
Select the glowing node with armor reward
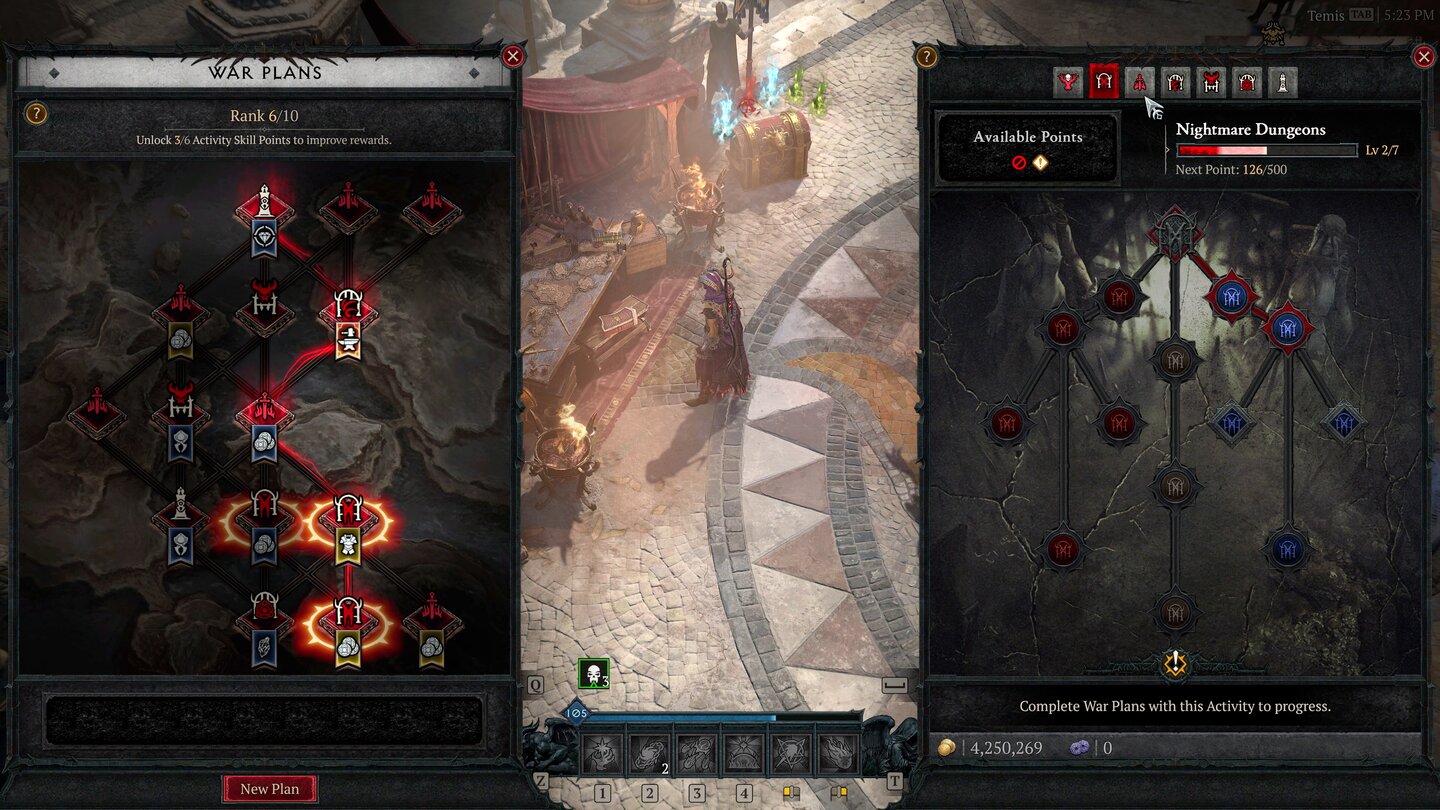pos(348,523)
